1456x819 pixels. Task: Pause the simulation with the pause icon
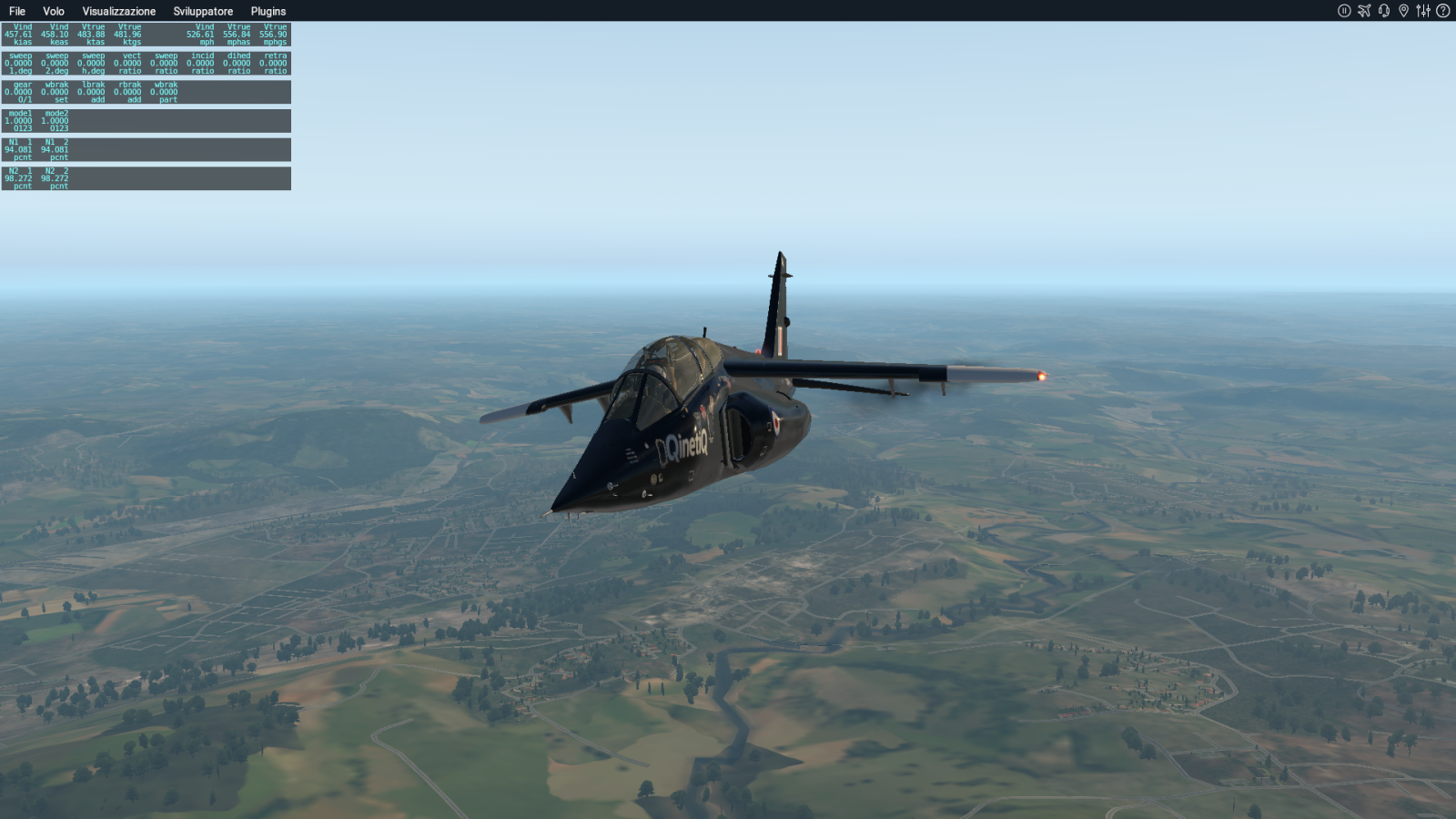1344,11
